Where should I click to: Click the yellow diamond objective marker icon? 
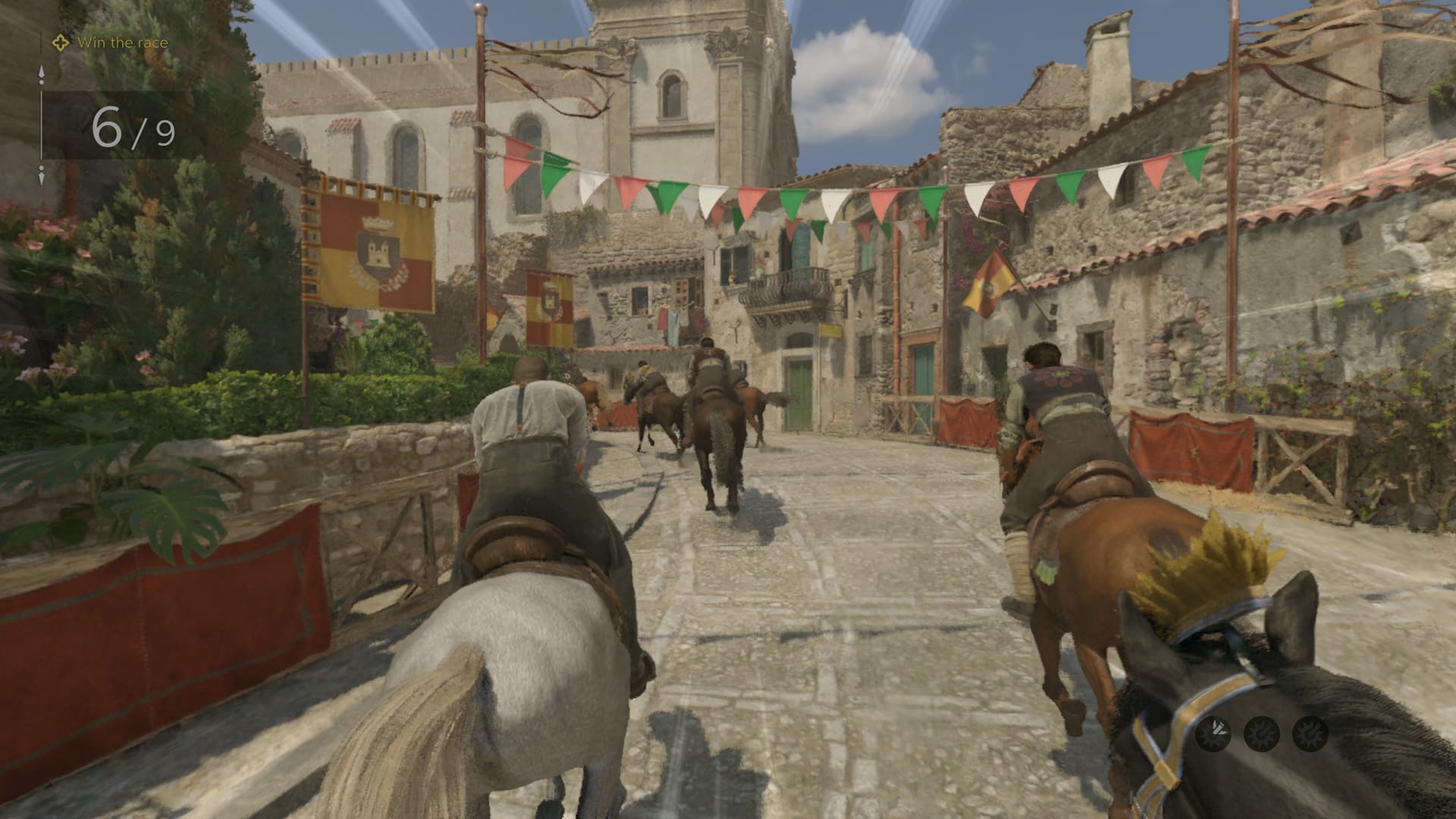click(61, 42)
